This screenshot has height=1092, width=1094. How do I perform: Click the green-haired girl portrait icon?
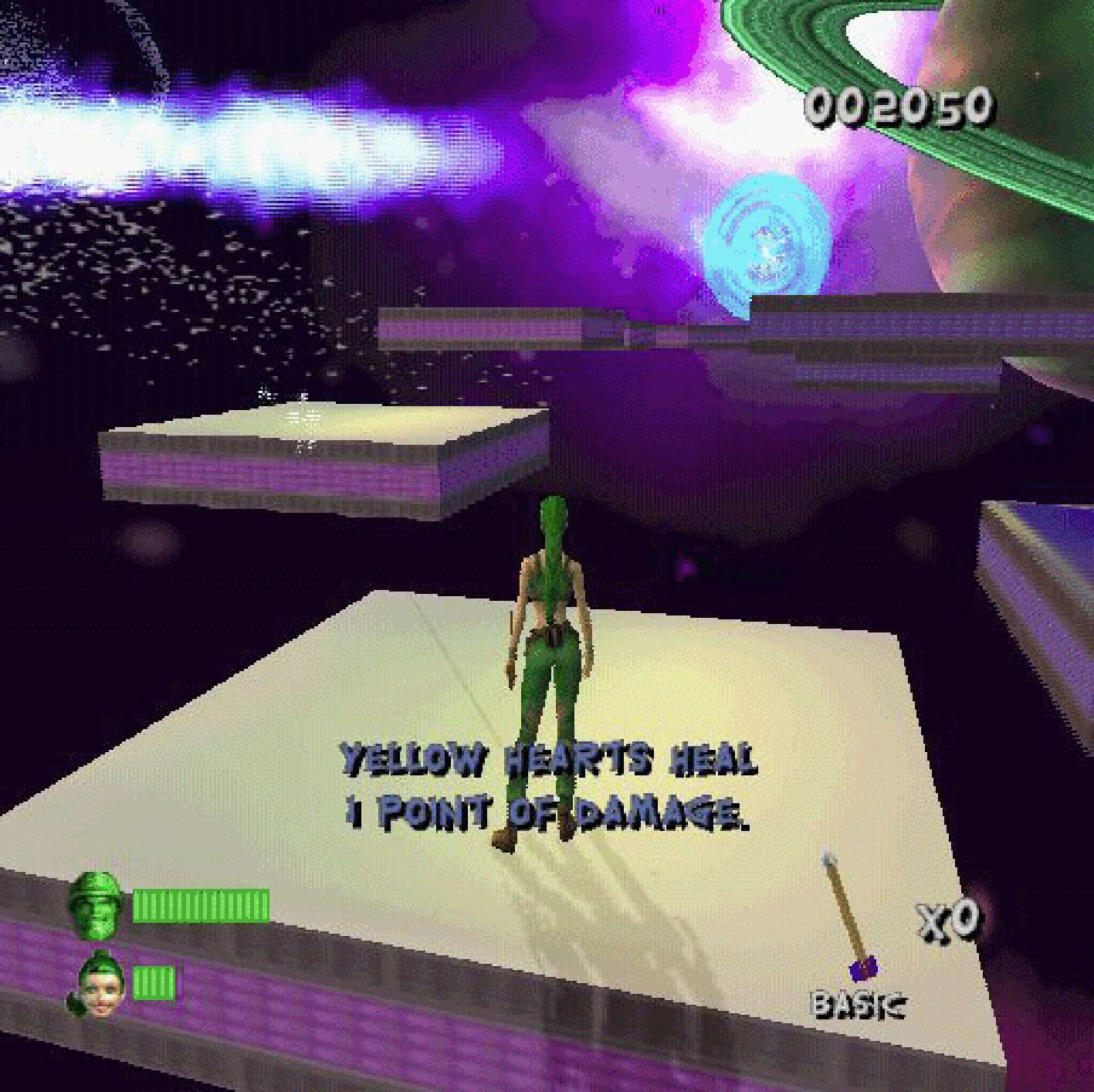click(97, 985)
